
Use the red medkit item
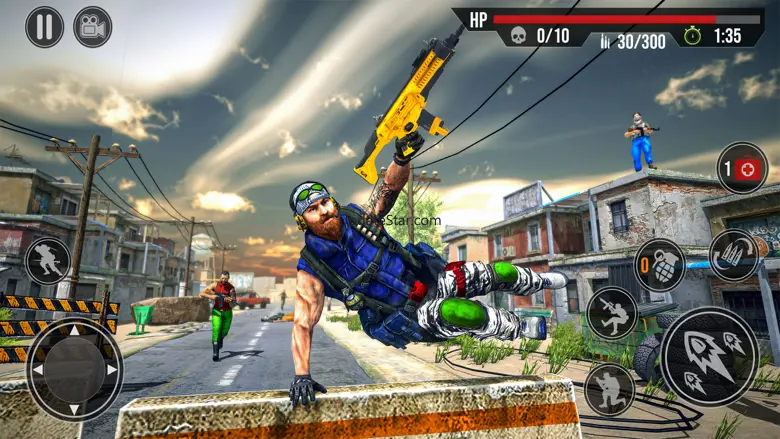[x=741, y=168]
